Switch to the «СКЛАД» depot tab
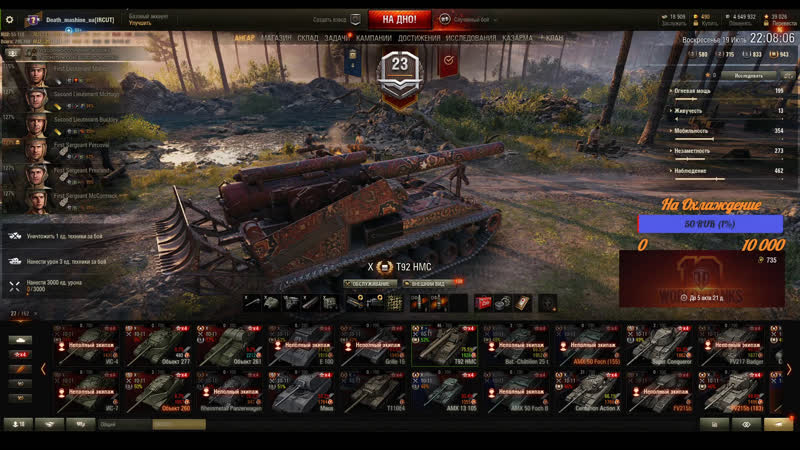Viewport: 800px width, 450px height. coord(308,38)
